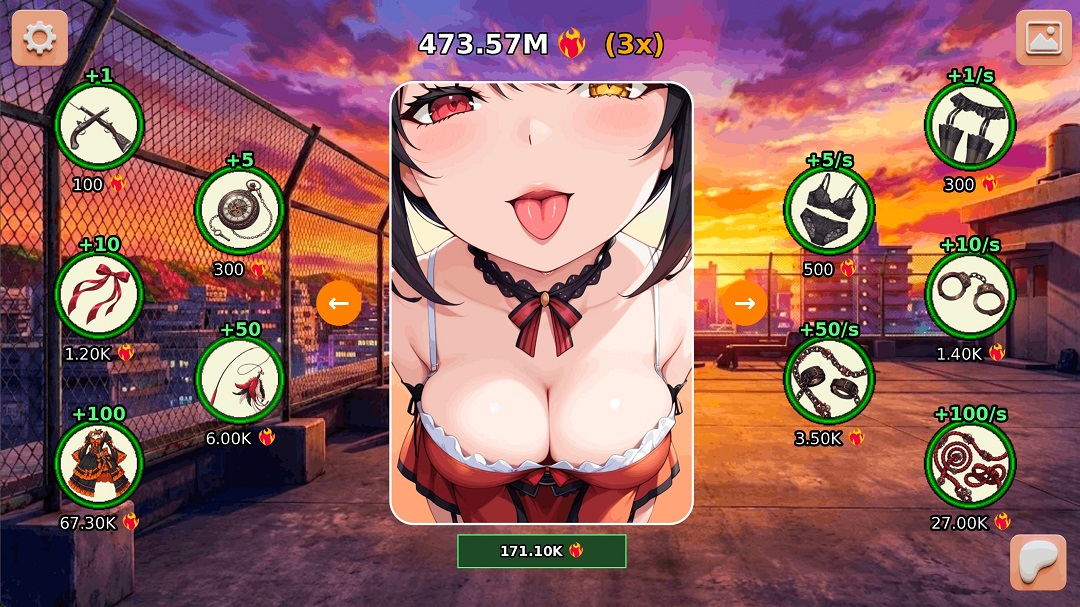Buy the +10 red ribbon upgrade

pos(99,295)
